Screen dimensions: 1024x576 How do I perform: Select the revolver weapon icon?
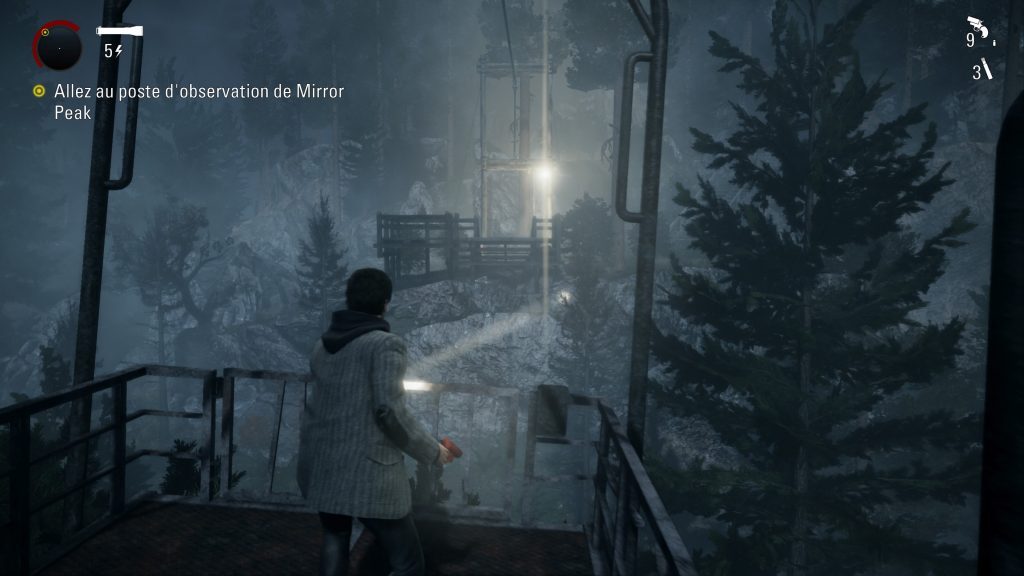[x=977, y=27]
